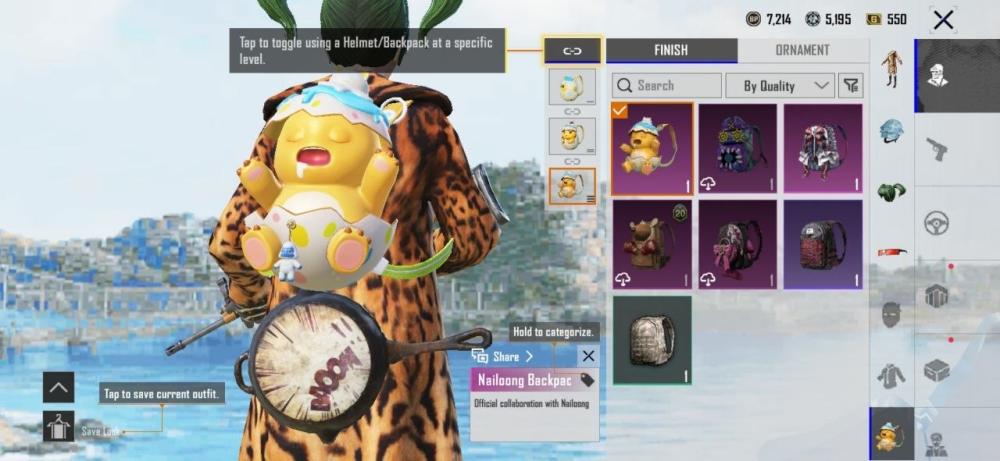Pick the plain gray military backpack
This screenshot has width=1000, height=461.
point(651,340)
